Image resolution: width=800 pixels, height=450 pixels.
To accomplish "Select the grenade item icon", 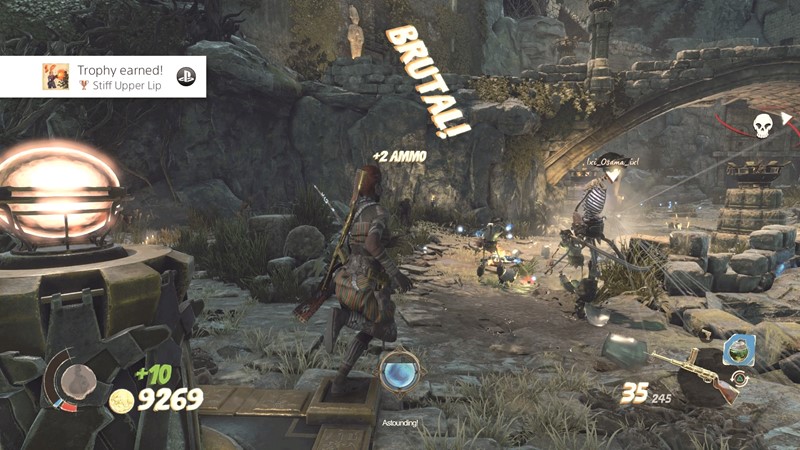I will (738, 351).
